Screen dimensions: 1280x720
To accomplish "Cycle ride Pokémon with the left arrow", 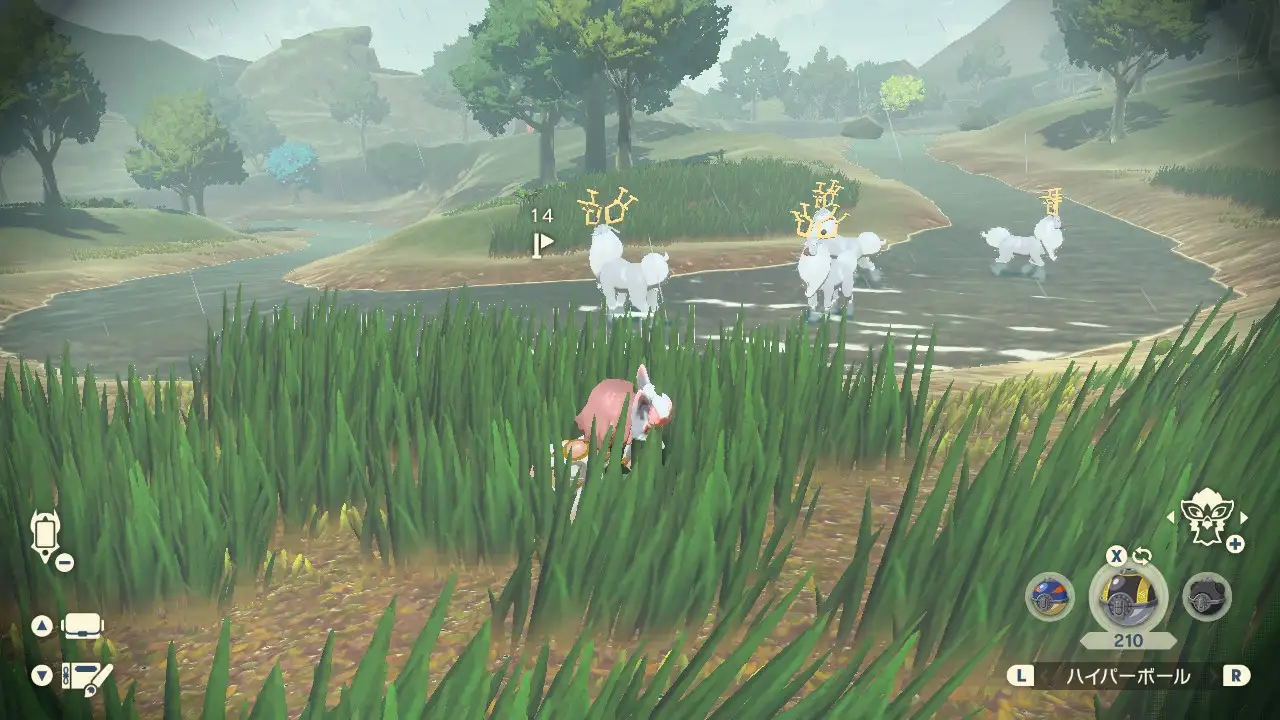I will point(1171,517).
